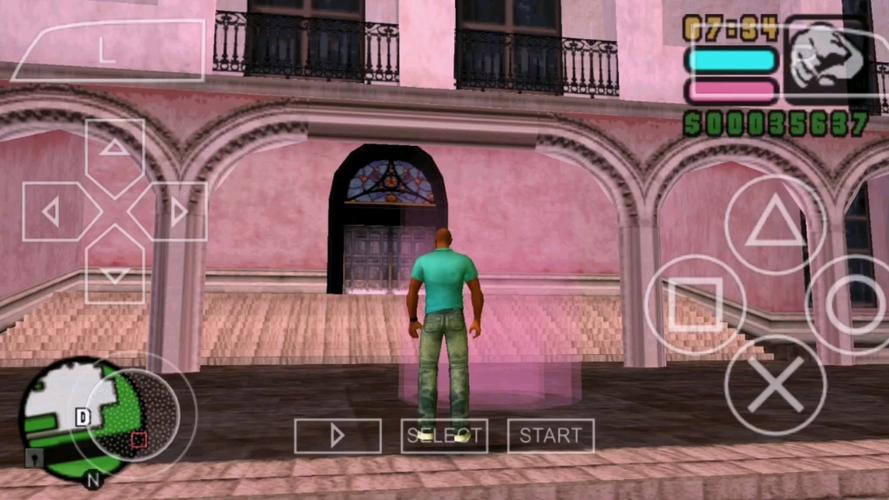Touch the analog stick pad
Viewport: 889px width, 500px height.
click(x=135, y=414)
